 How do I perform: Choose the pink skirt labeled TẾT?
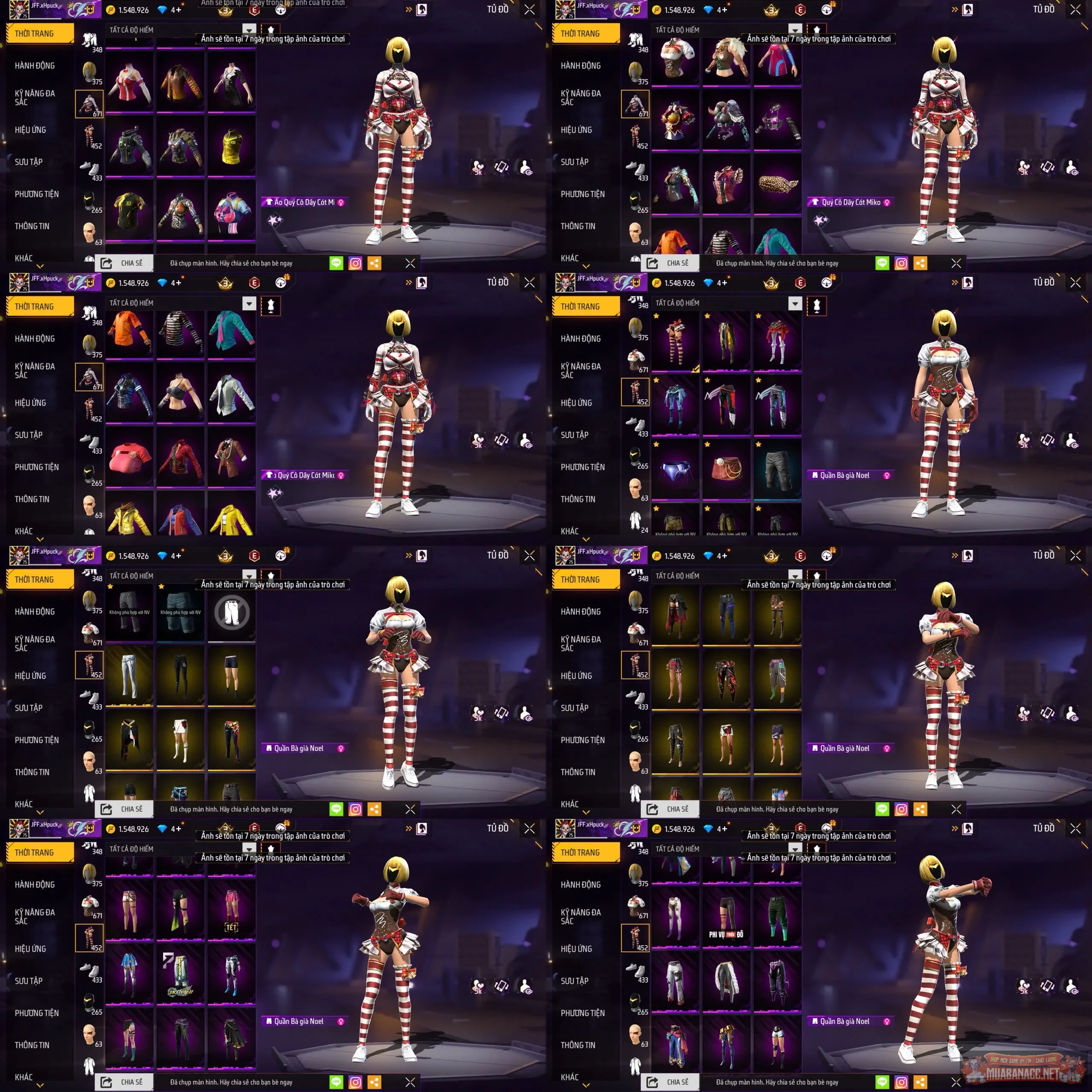[x=231, y=911]
